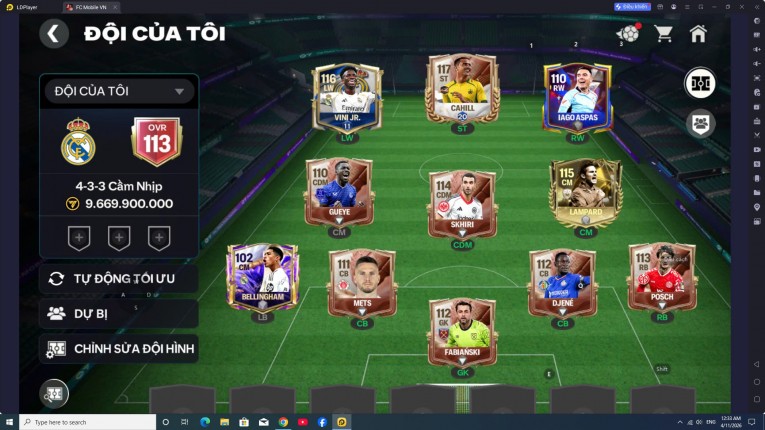The width and height of the screenshot is (765, 430).
Task: Open the DỰ BỊ bench list
Action: (118, 314)
